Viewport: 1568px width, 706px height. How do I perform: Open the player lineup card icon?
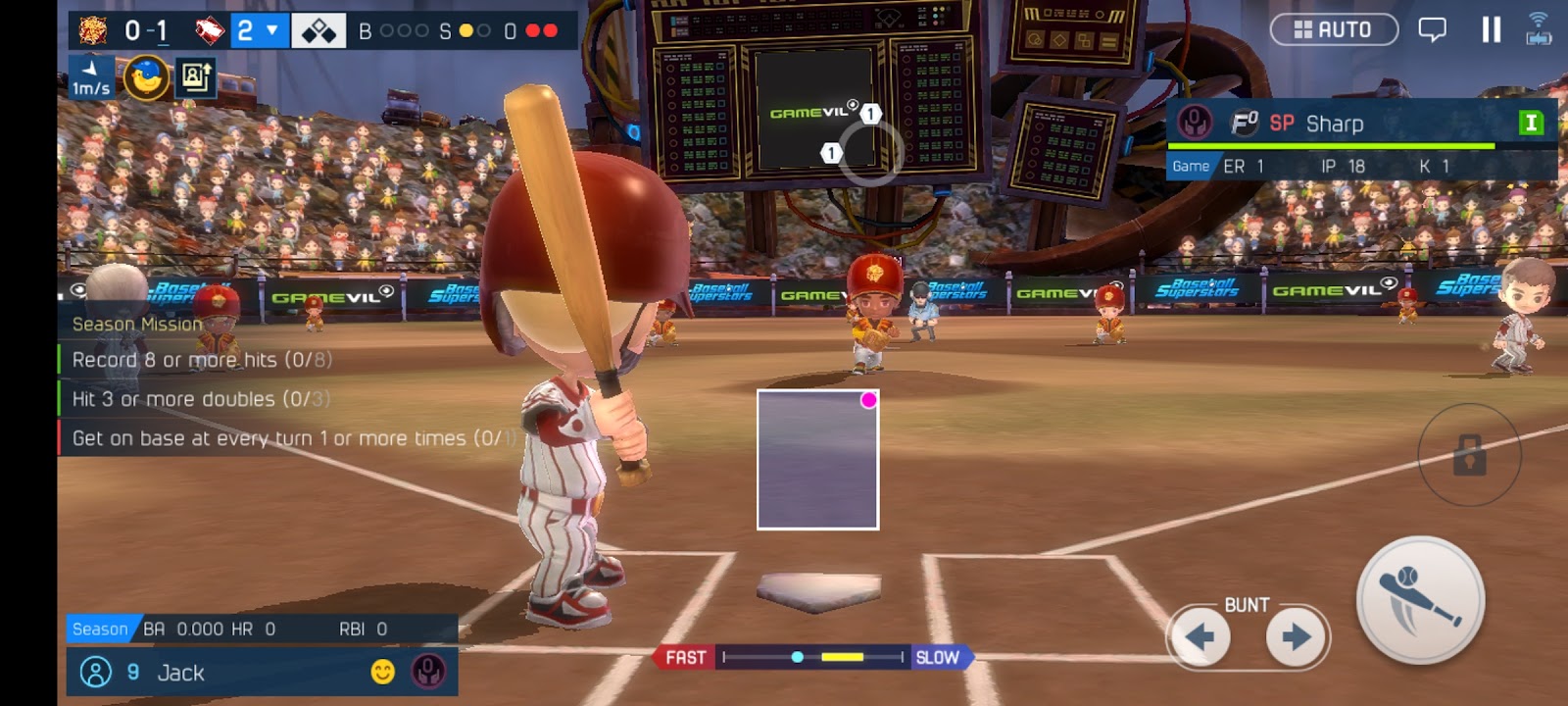coord(195,77)
